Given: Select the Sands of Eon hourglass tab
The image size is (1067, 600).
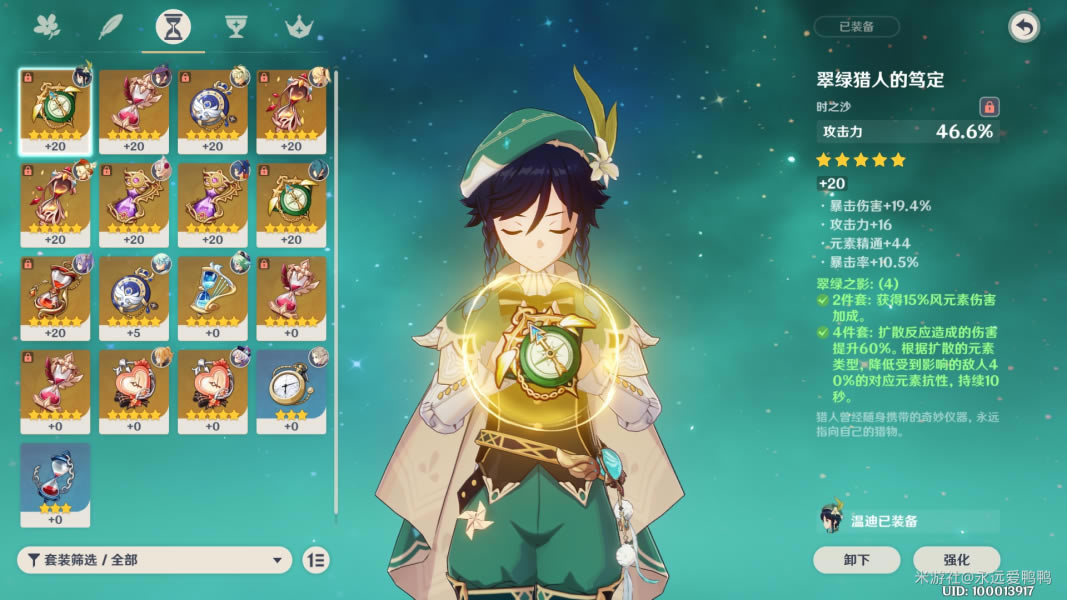Looking at the screenshot, I should point(173,28).
